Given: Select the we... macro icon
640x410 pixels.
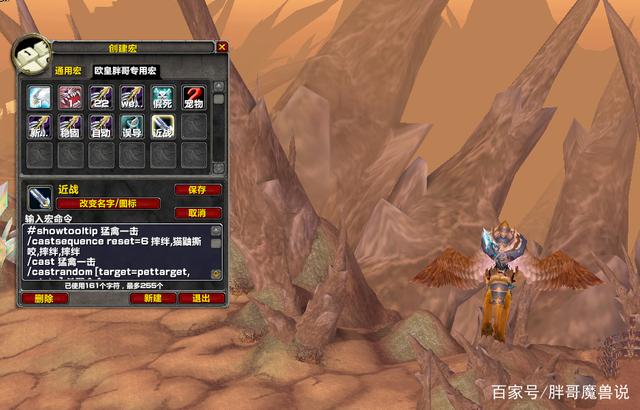Looking at the screenshot, I should [132, 97].
